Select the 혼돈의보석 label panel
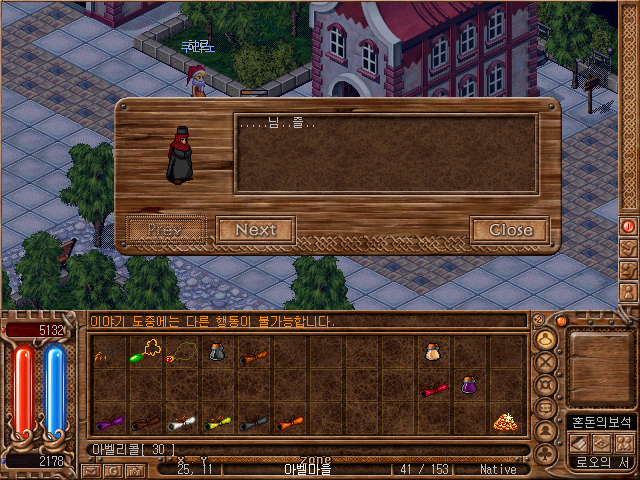The width and height of the screenshot is (640, 480). coord(600,422)
